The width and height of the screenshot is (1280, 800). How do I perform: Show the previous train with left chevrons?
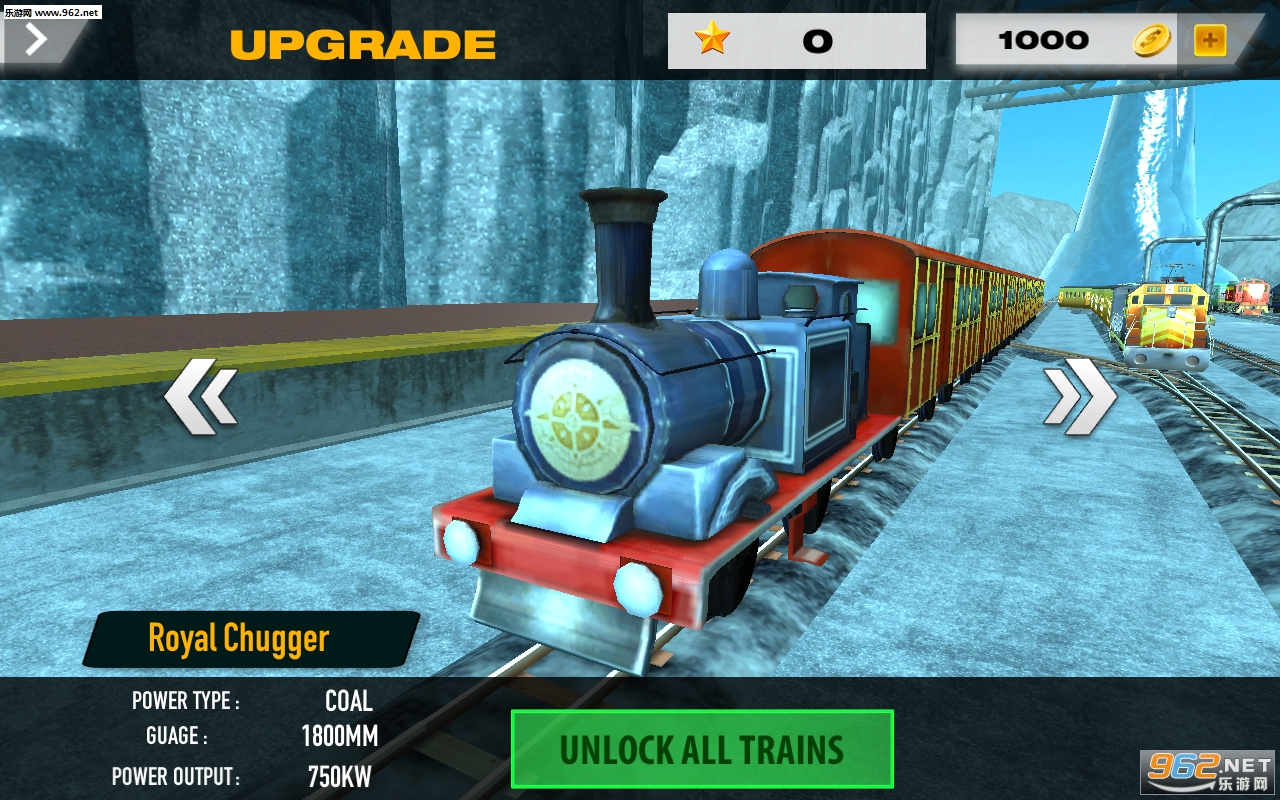pyautogui.click(x=201, y=399)
